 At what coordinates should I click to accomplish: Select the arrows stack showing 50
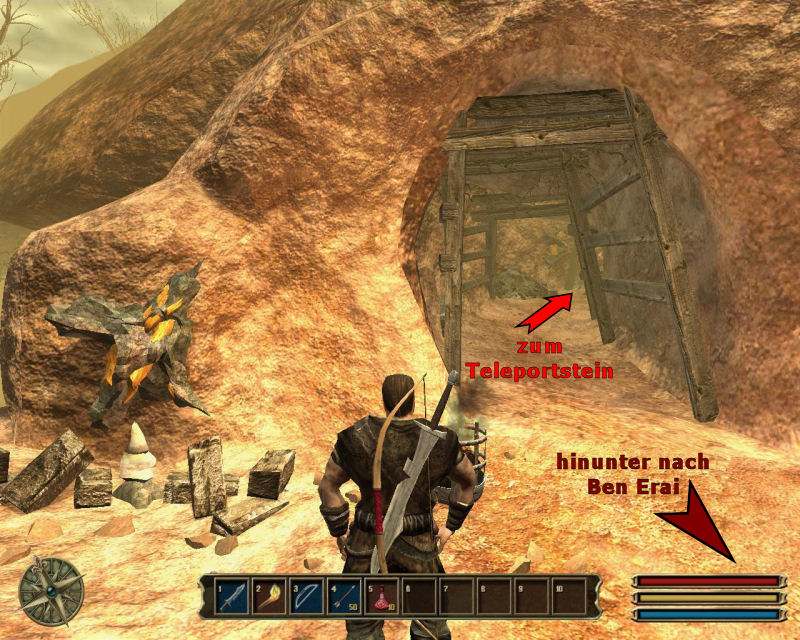pos(344,597)
